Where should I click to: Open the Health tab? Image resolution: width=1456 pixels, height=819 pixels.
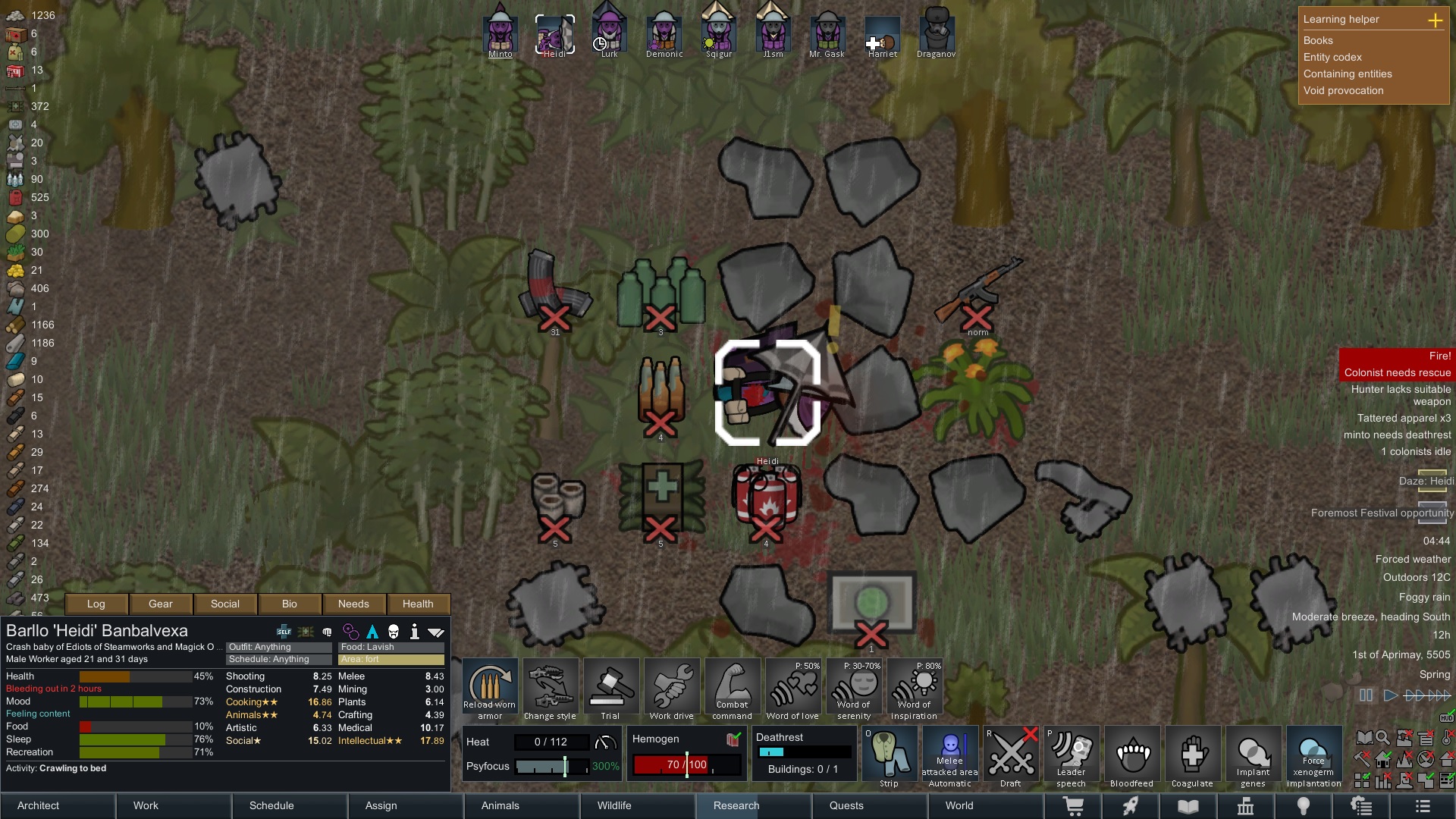click(418, 604)
